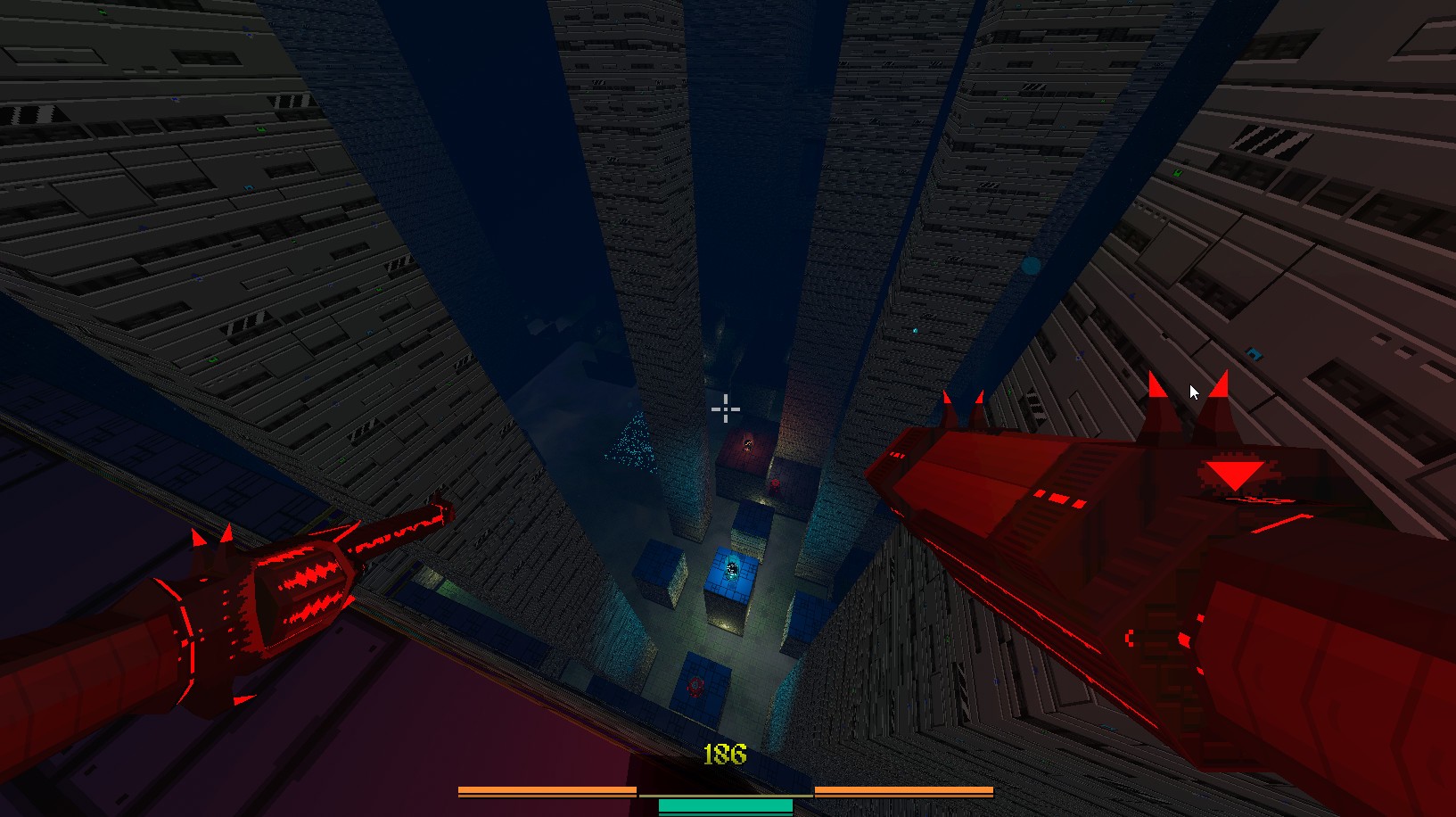Click the red triangle emblem on the gauntlet
The width and height of the screenshot is (1456, 817).
pos(1235,474)
